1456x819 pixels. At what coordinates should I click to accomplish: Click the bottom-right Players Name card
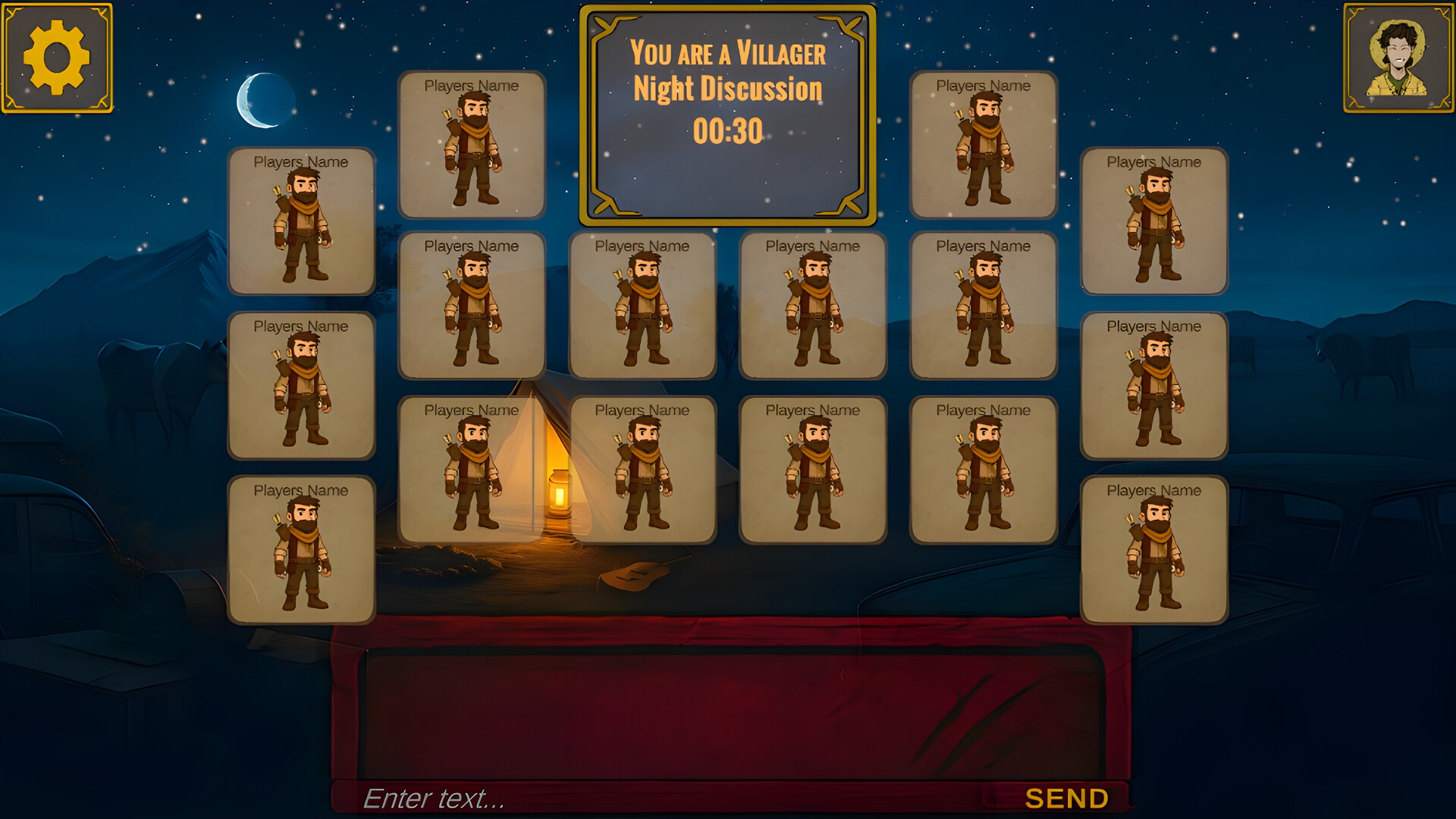(x=1154, y=550)
